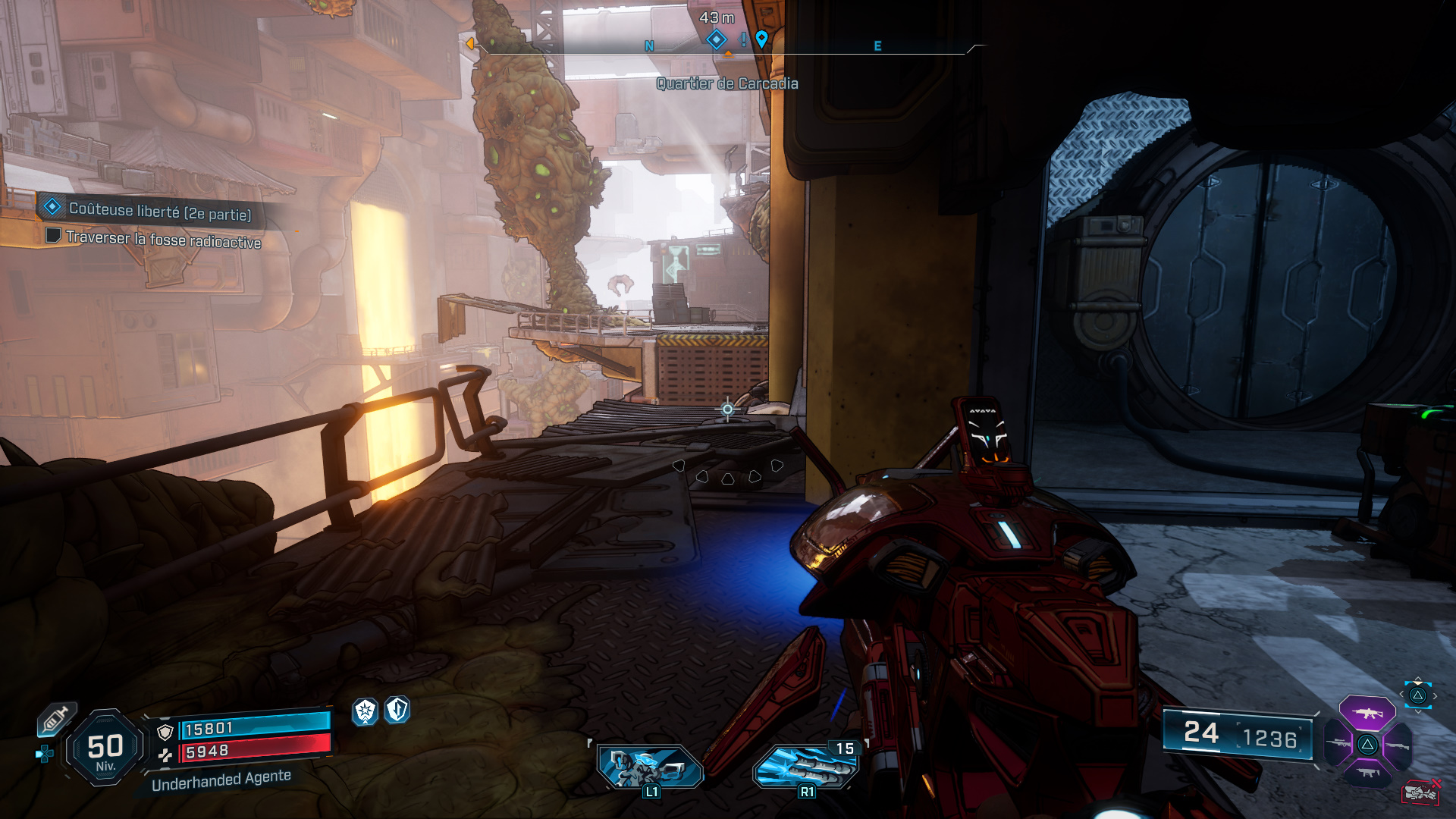Select the assault rifle in the weapon wheel
The width and height of the screenshot is (1456, 819).
pos(1367,713)
